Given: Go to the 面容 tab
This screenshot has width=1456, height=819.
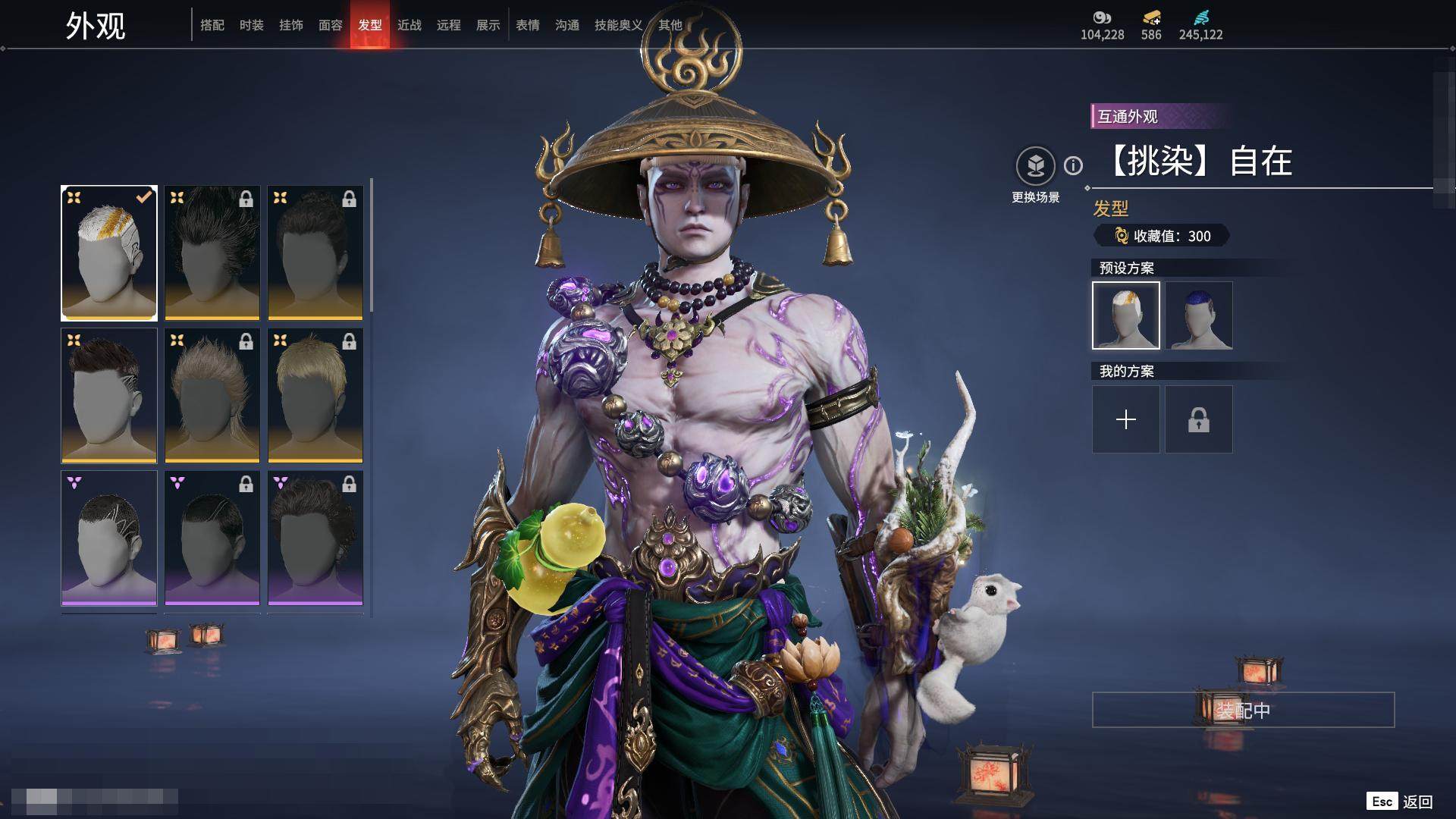Looking at the screenshot, I should 331,25.
